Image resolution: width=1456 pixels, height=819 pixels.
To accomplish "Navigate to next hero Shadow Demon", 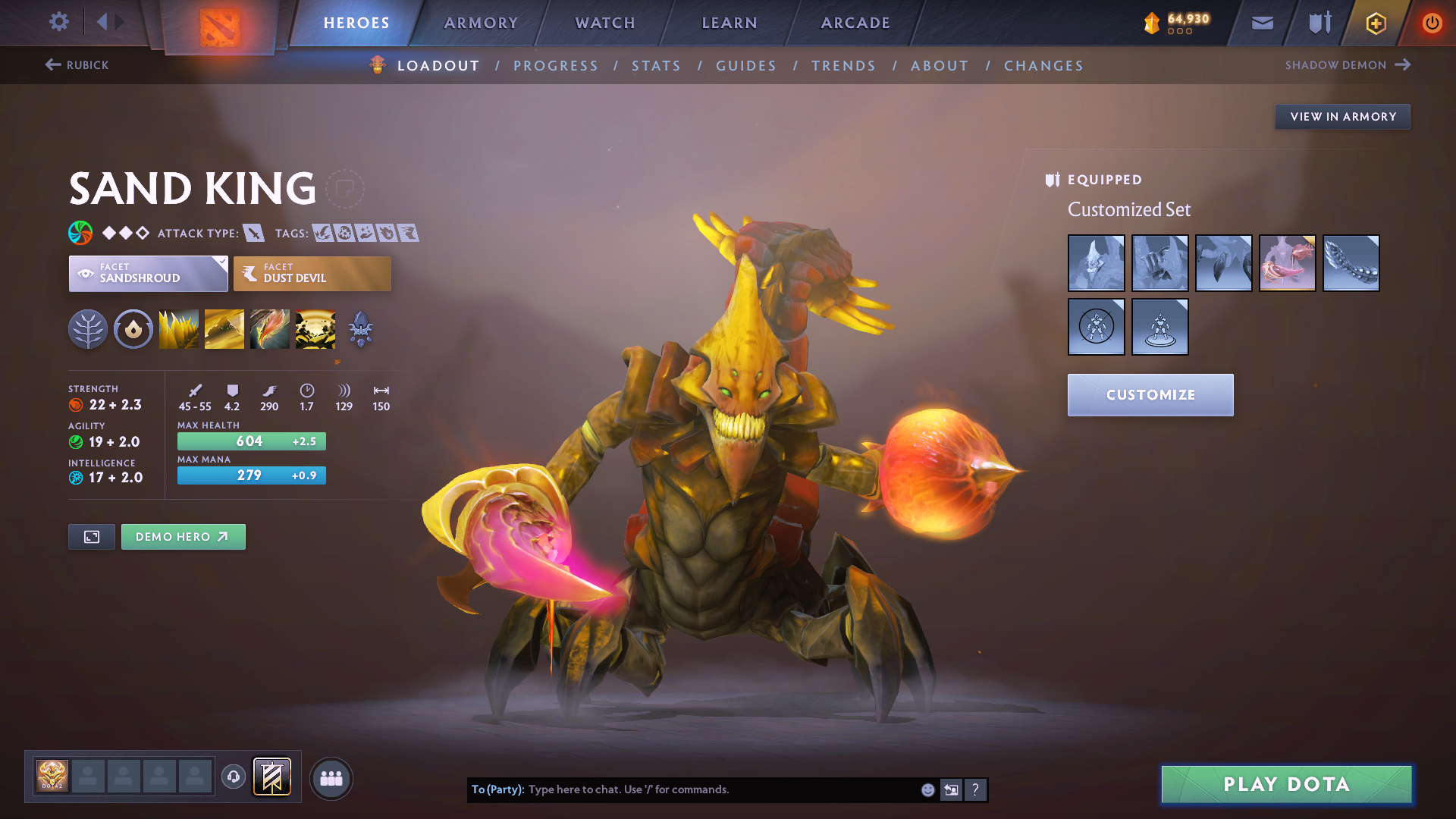I will [1347, 65].
